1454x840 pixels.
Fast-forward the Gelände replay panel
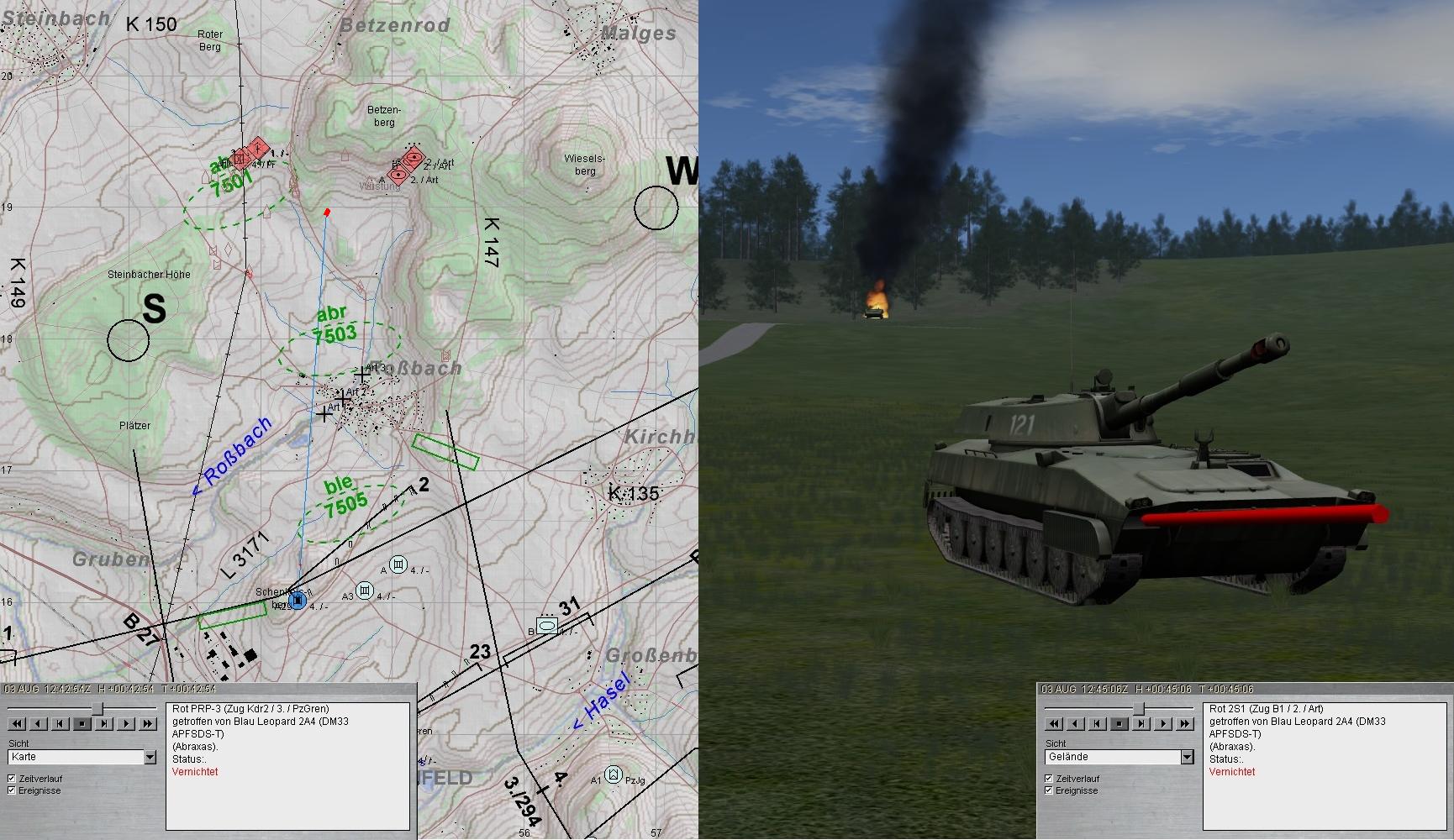coord(1185,723)
